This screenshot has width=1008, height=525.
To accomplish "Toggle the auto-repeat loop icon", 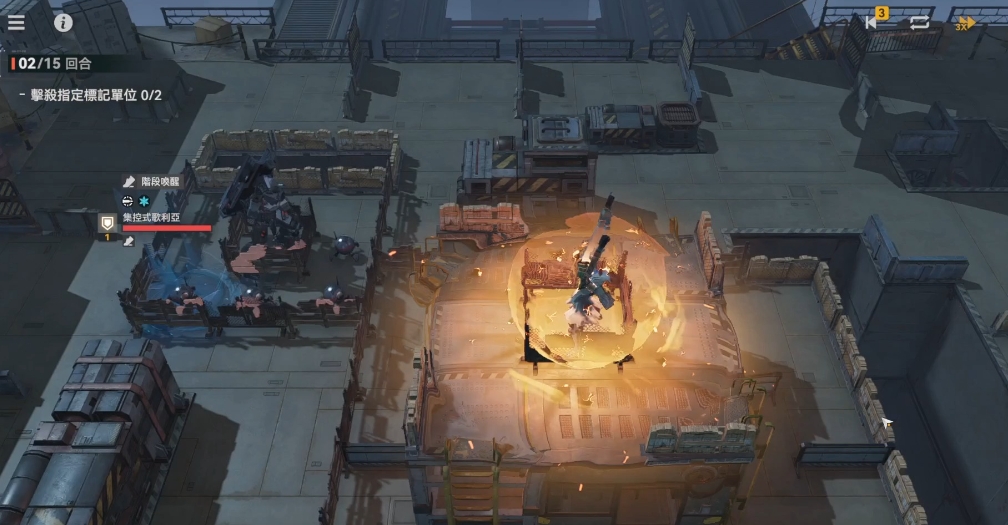I will click(920, 22).
